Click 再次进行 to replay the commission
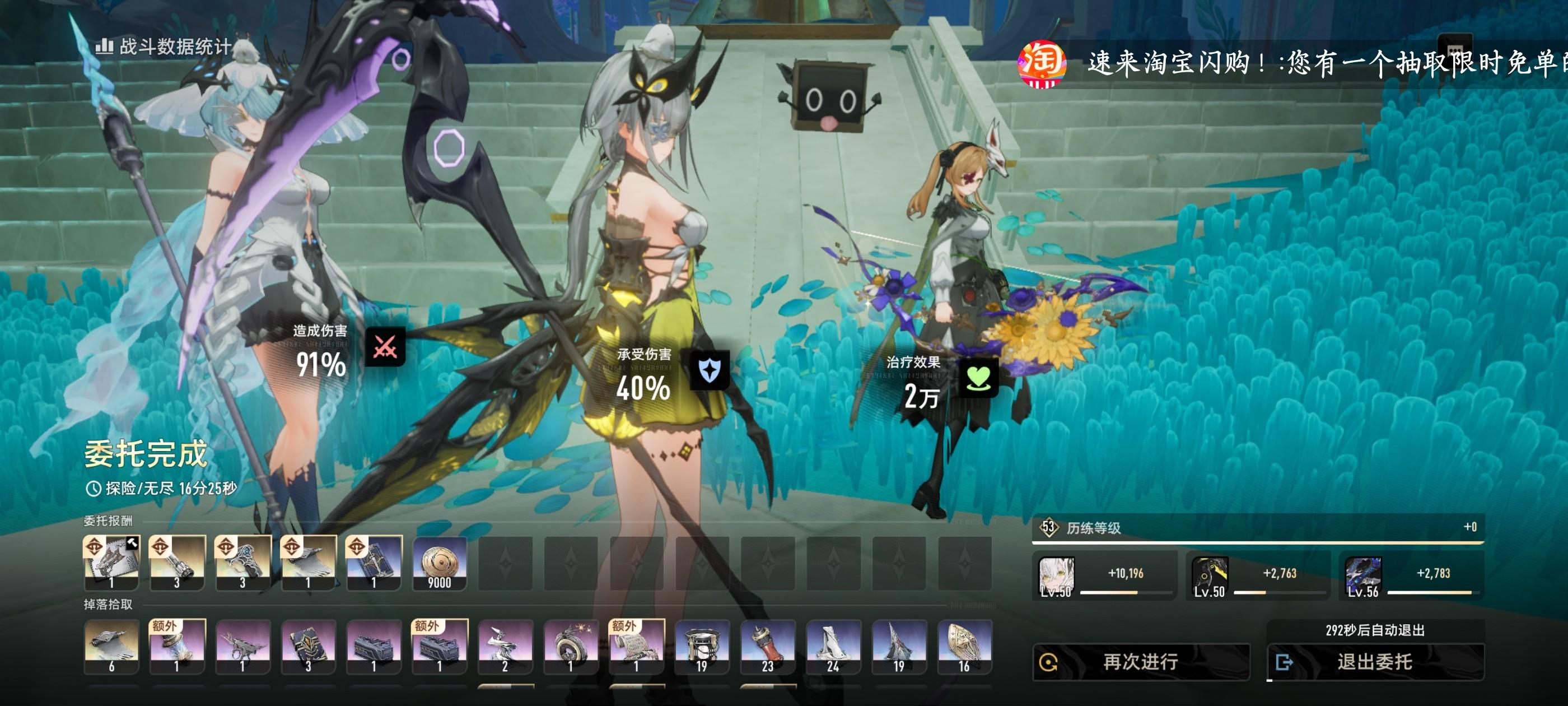The height and width of the screenshot is (706, 1568). [x=1141, y=662]
